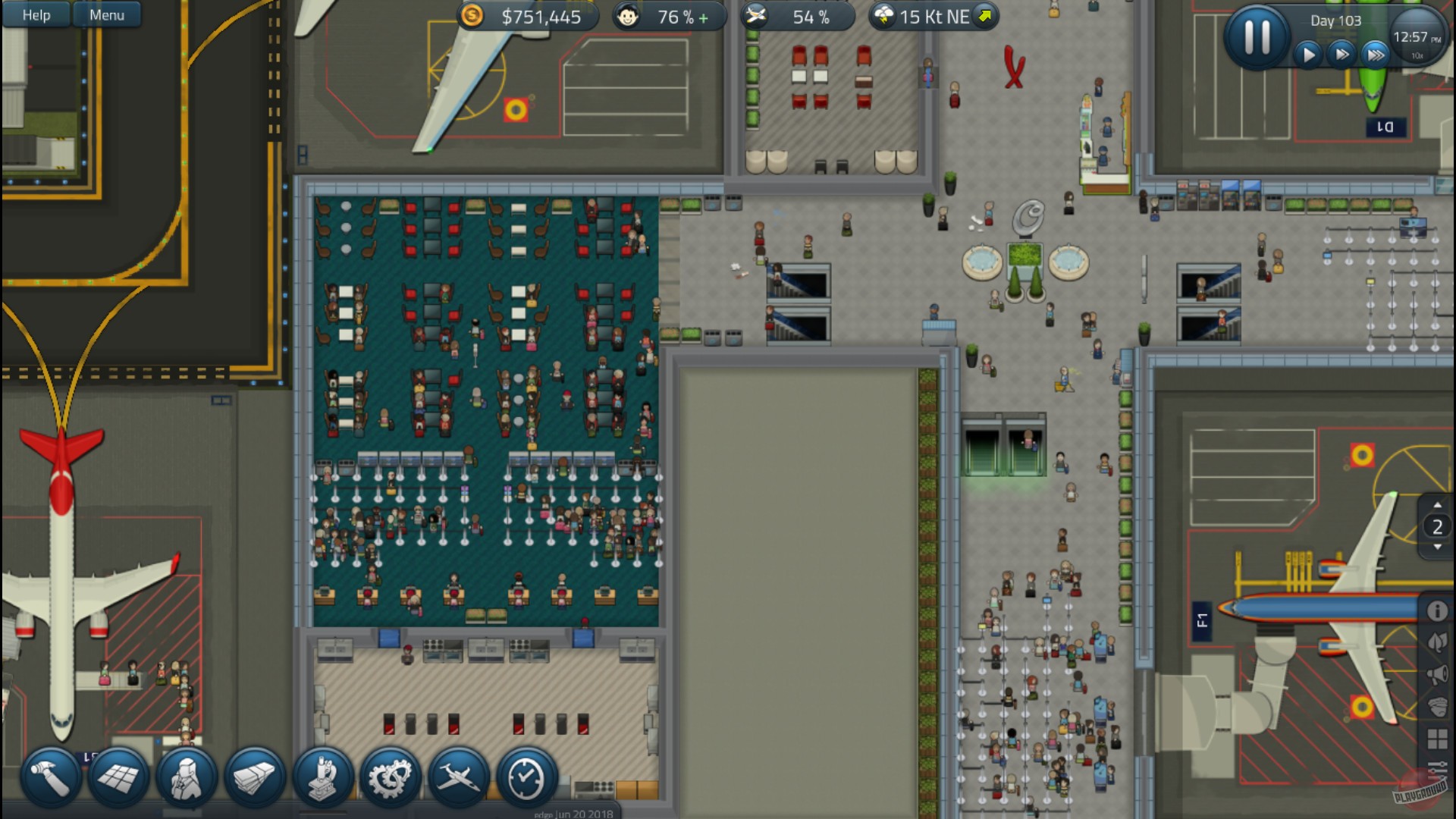Image resolution: width=1456 pixels, height=819 pixels.
Task: Open the materials stockpile panel
Action: click(x=254, y=777)
